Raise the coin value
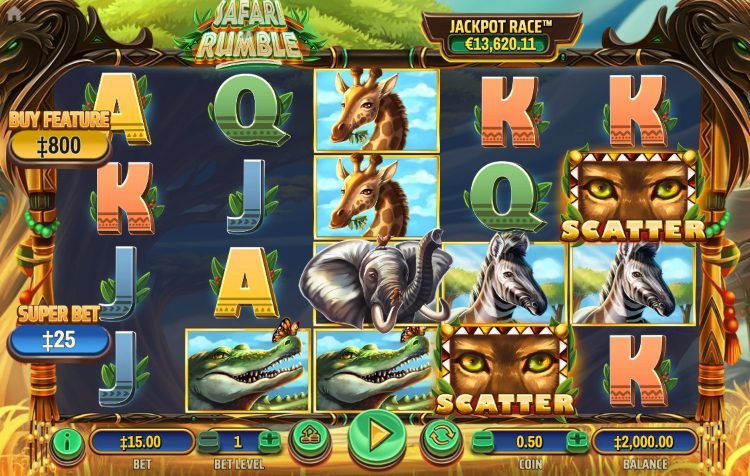750x476 pixels. 578,440
